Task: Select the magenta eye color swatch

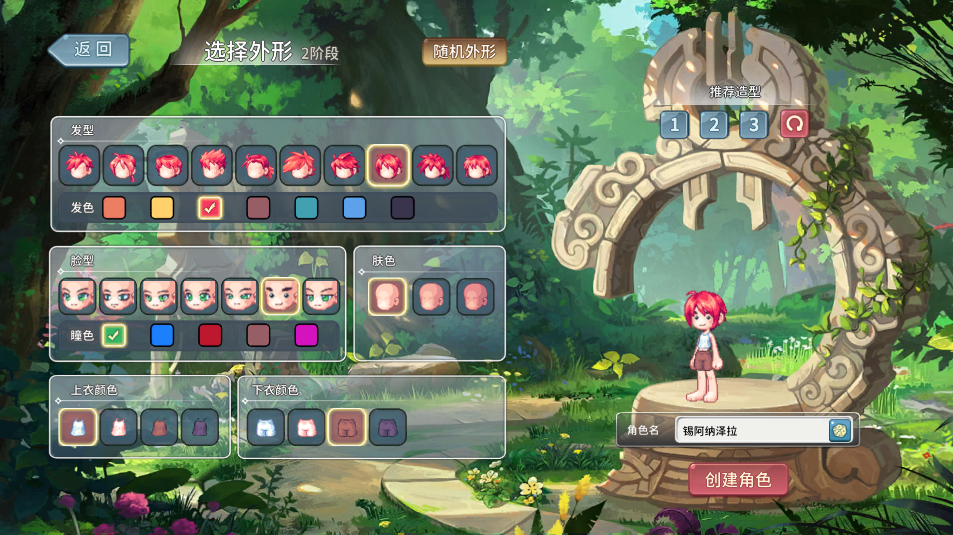Action: click(x=306, y=335)
